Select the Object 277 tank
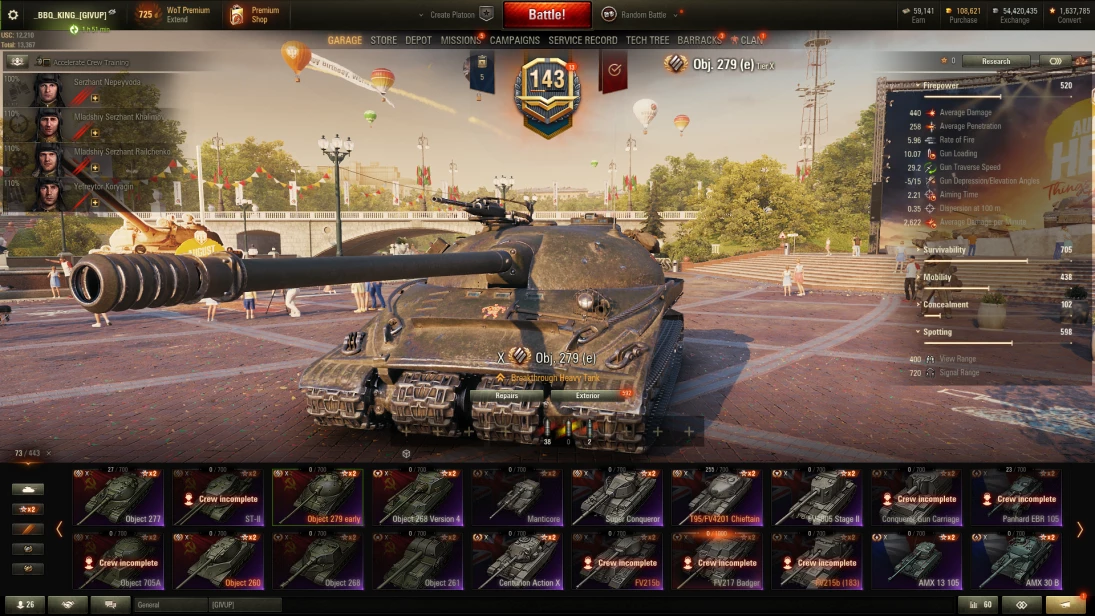The width and height of the screenshot is (1095, 616). click(x=117, y=496)
